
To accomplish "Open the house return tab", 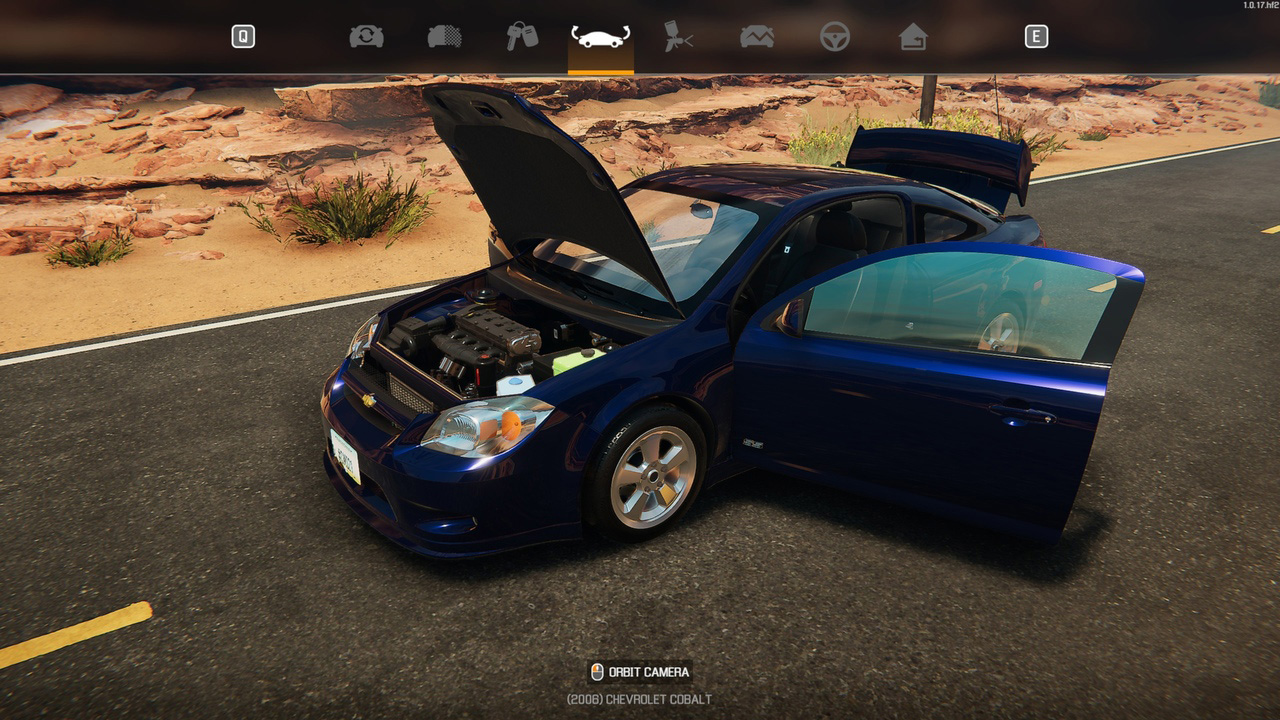I will point(912,37).
